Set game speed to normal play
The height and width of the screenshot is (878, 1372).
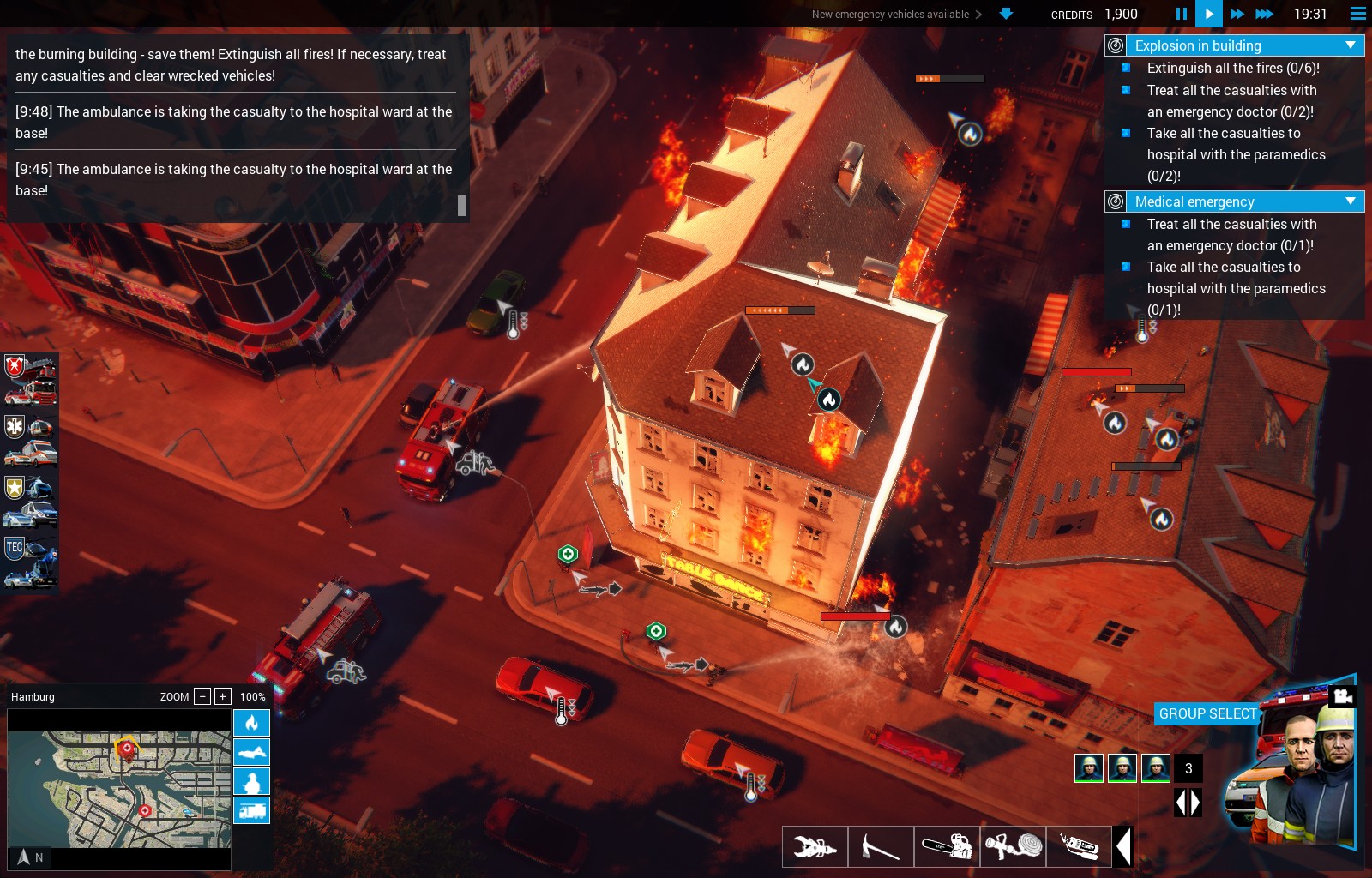click(1208, 14)
